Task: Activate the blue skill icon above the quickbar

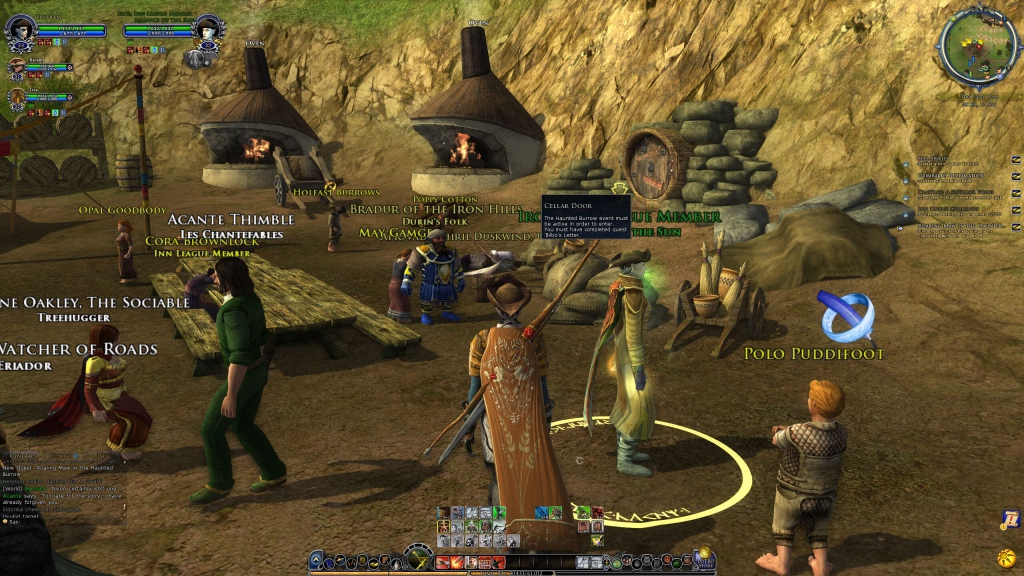Action: (541, 513)
